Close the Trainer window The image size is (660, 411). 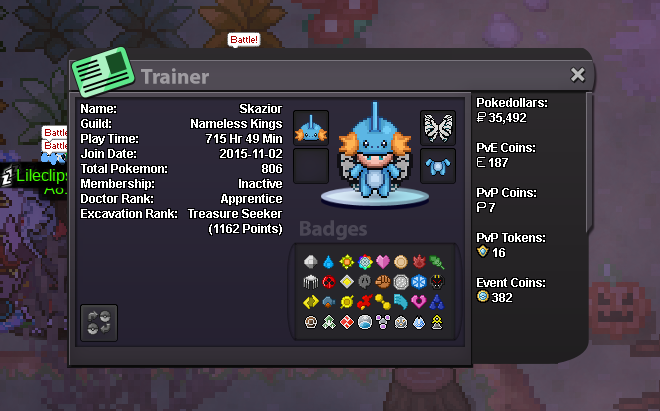[577, 75]
